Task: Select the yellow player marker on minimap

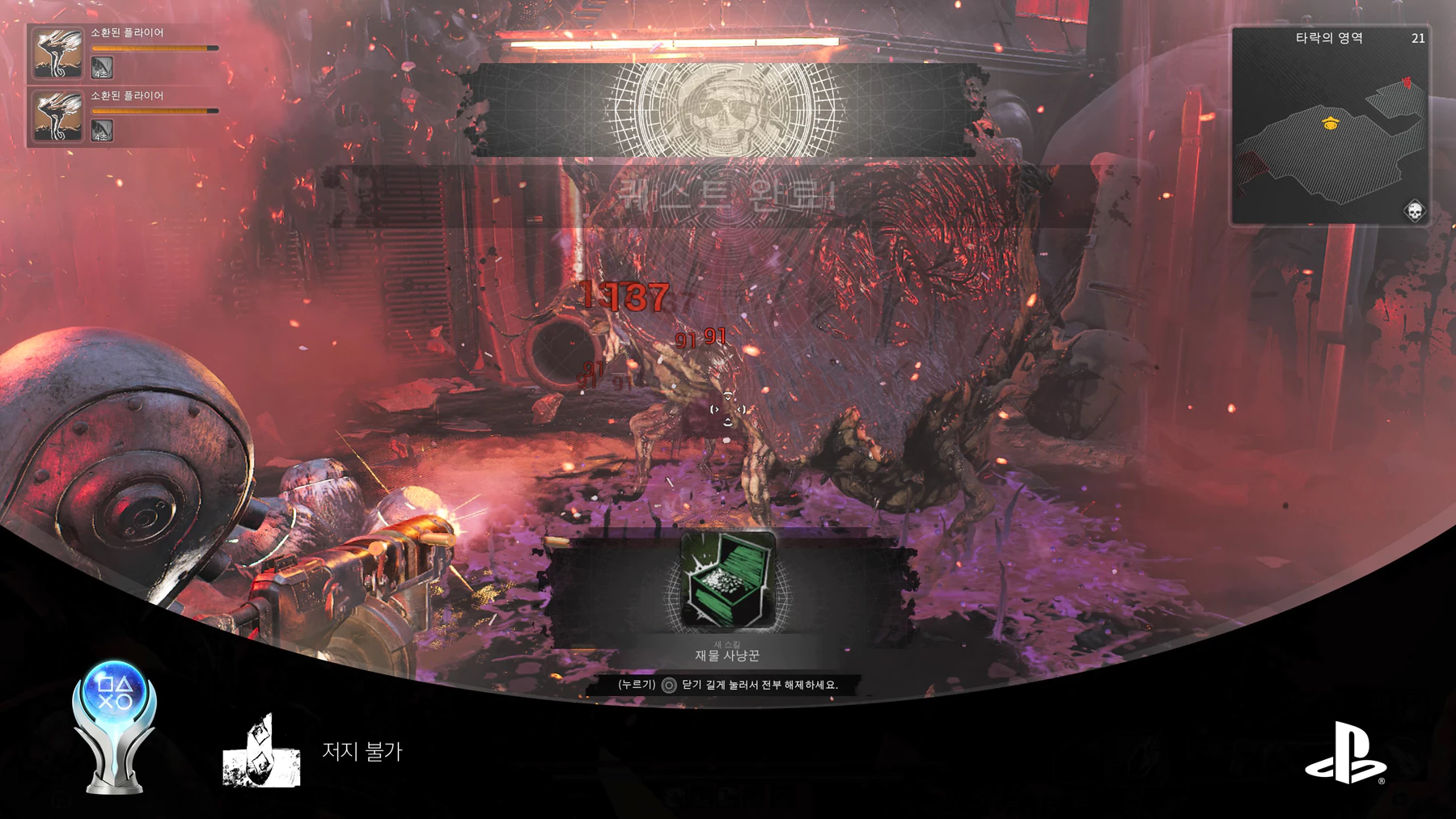Action: coord(1331,123)
